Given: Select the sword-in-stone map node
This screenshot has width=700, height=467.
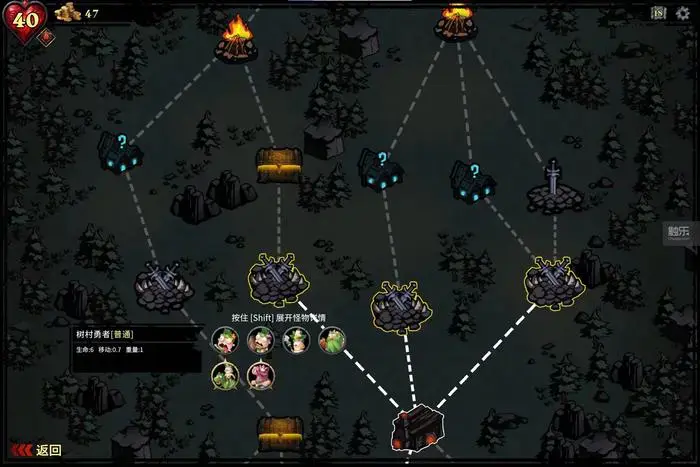Looking at the screenshot, I should point(554,188).
